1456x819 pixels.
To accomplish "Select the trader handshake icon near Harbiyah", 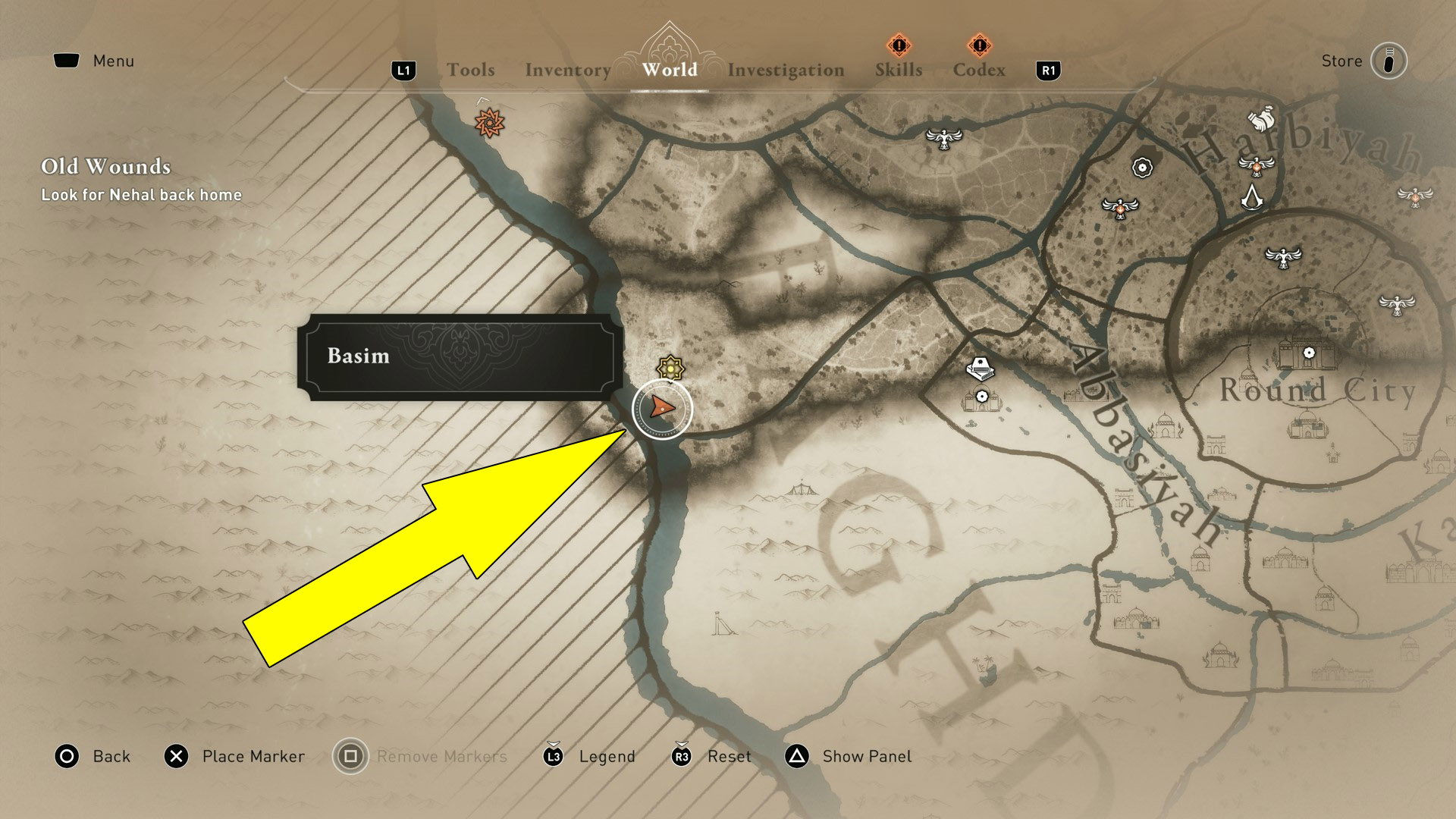I will tap(1261, 118).
